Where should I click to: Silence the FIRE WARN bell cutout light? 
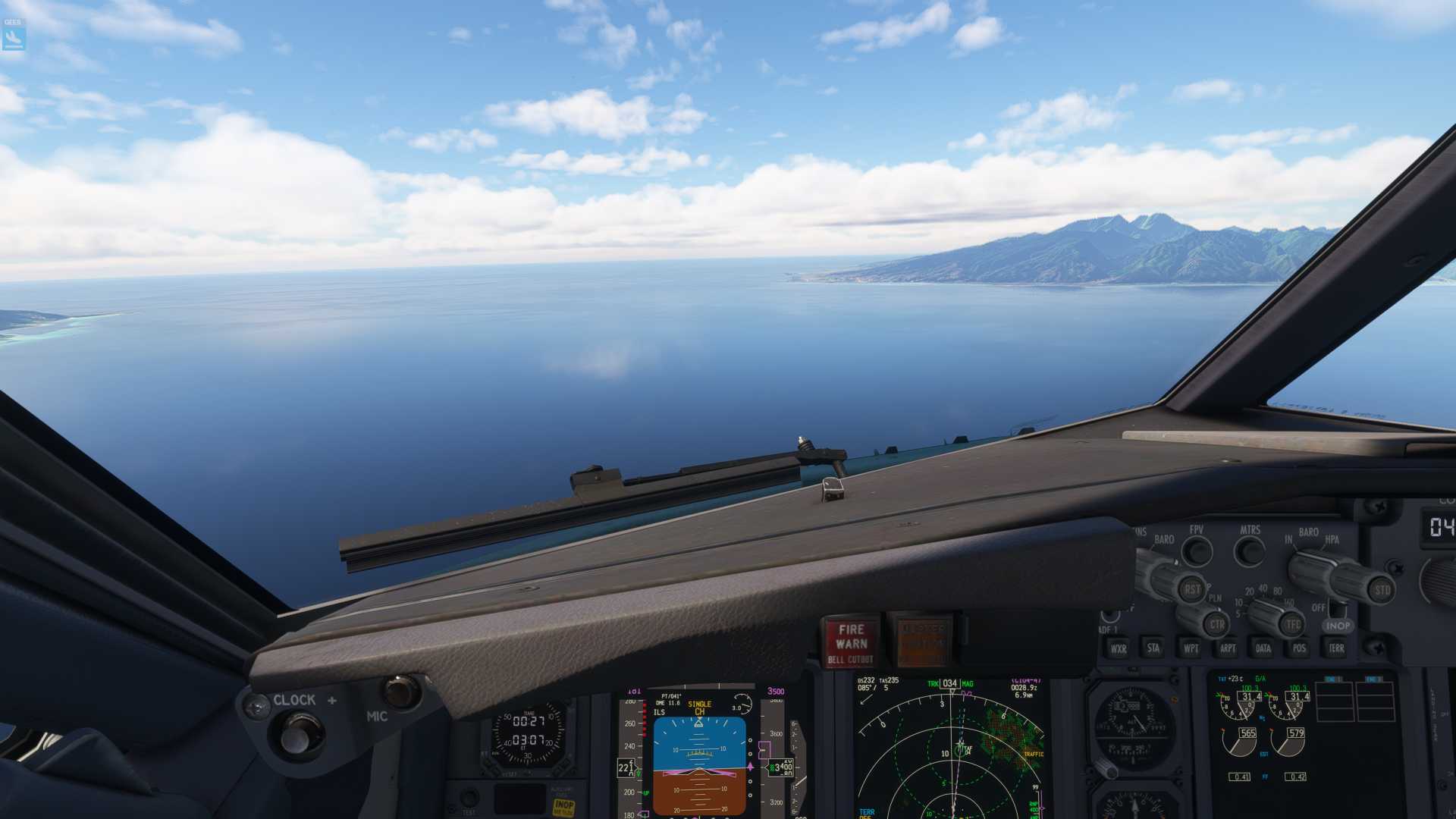(x=851, y=642)
